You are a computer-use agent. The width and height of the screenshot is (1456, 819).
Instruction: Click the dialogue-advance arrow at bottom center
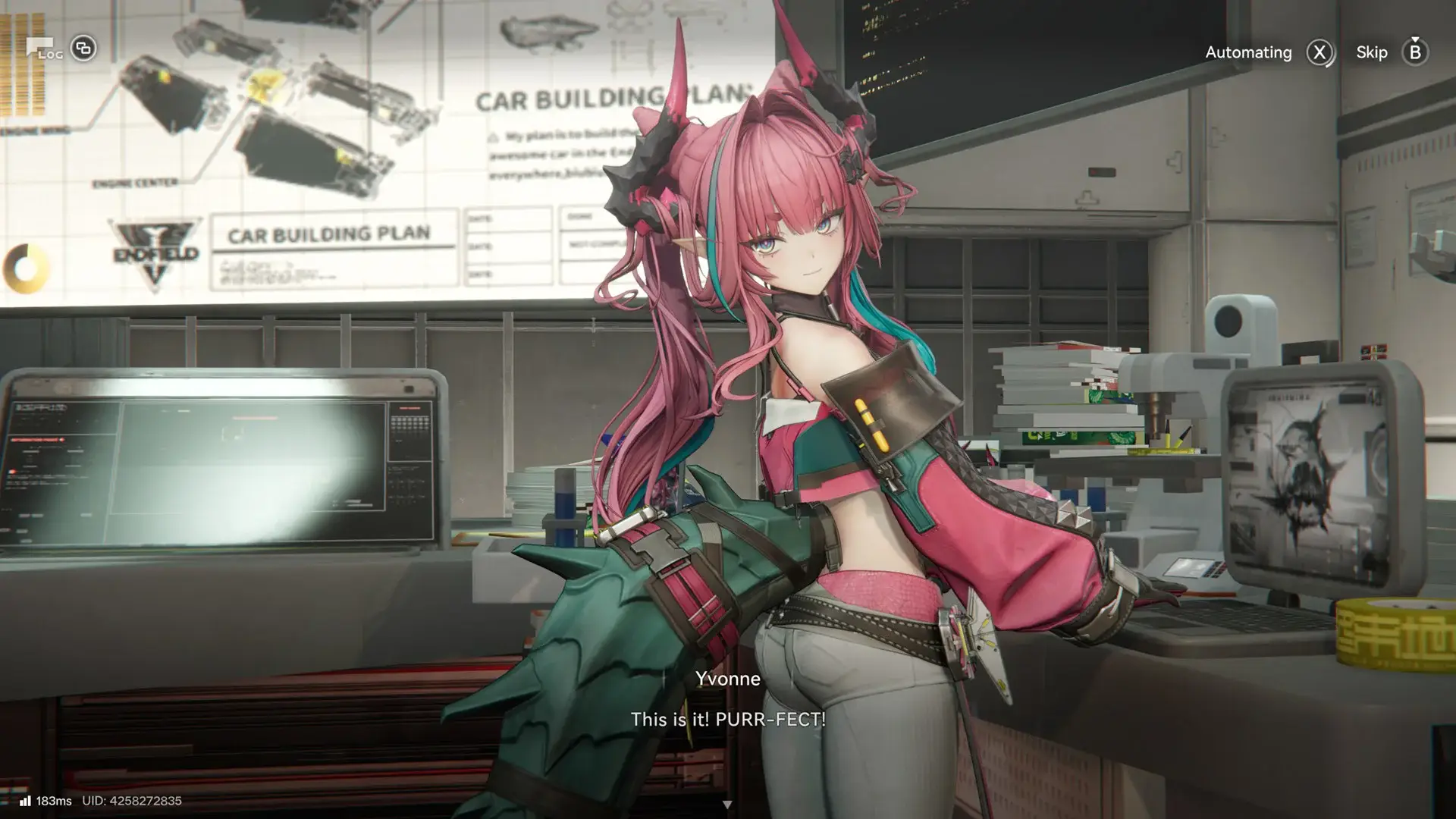point(728,804)
